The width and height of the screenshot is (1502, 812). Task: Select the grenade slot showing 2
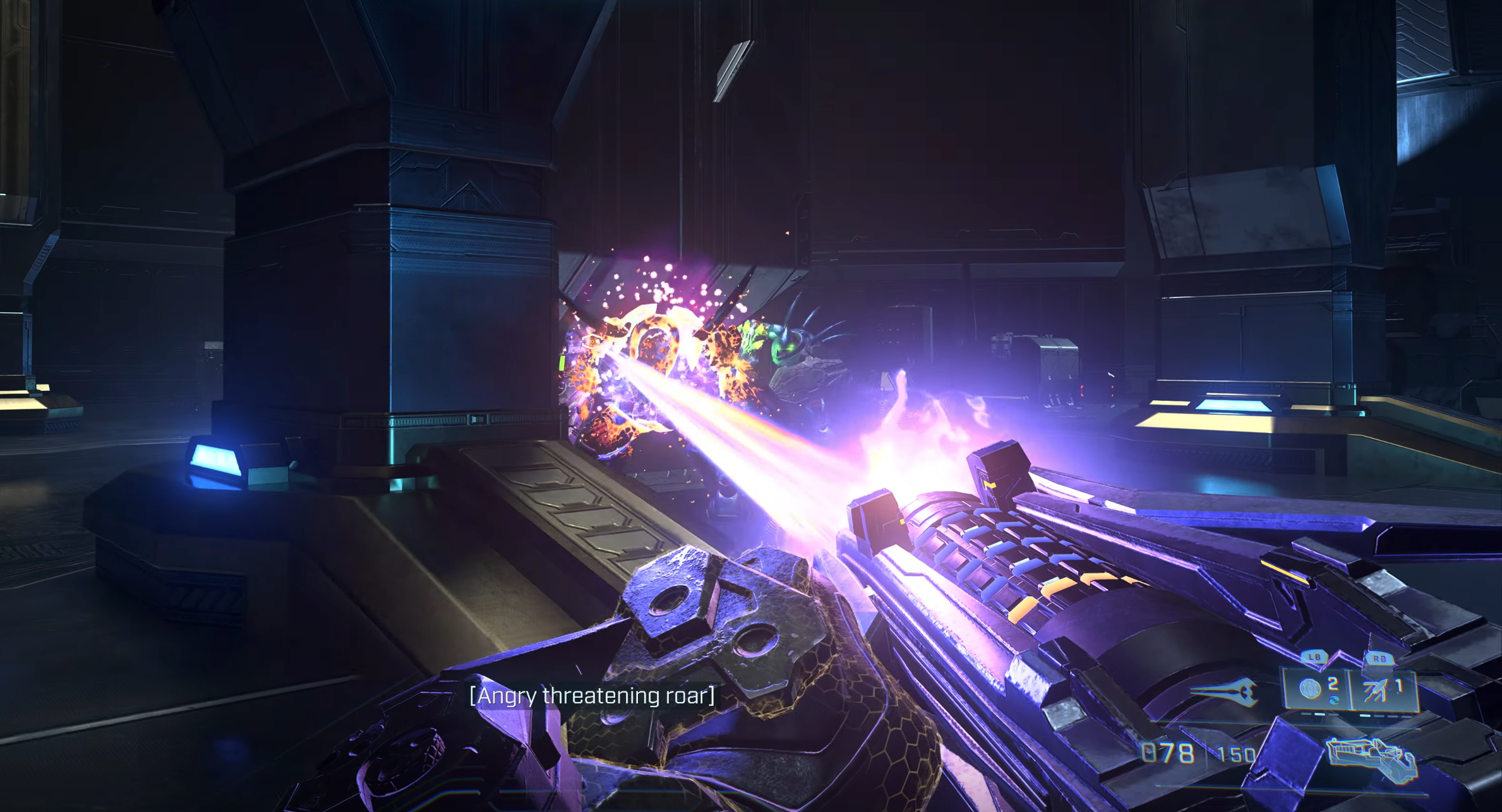coord(1317,689)
